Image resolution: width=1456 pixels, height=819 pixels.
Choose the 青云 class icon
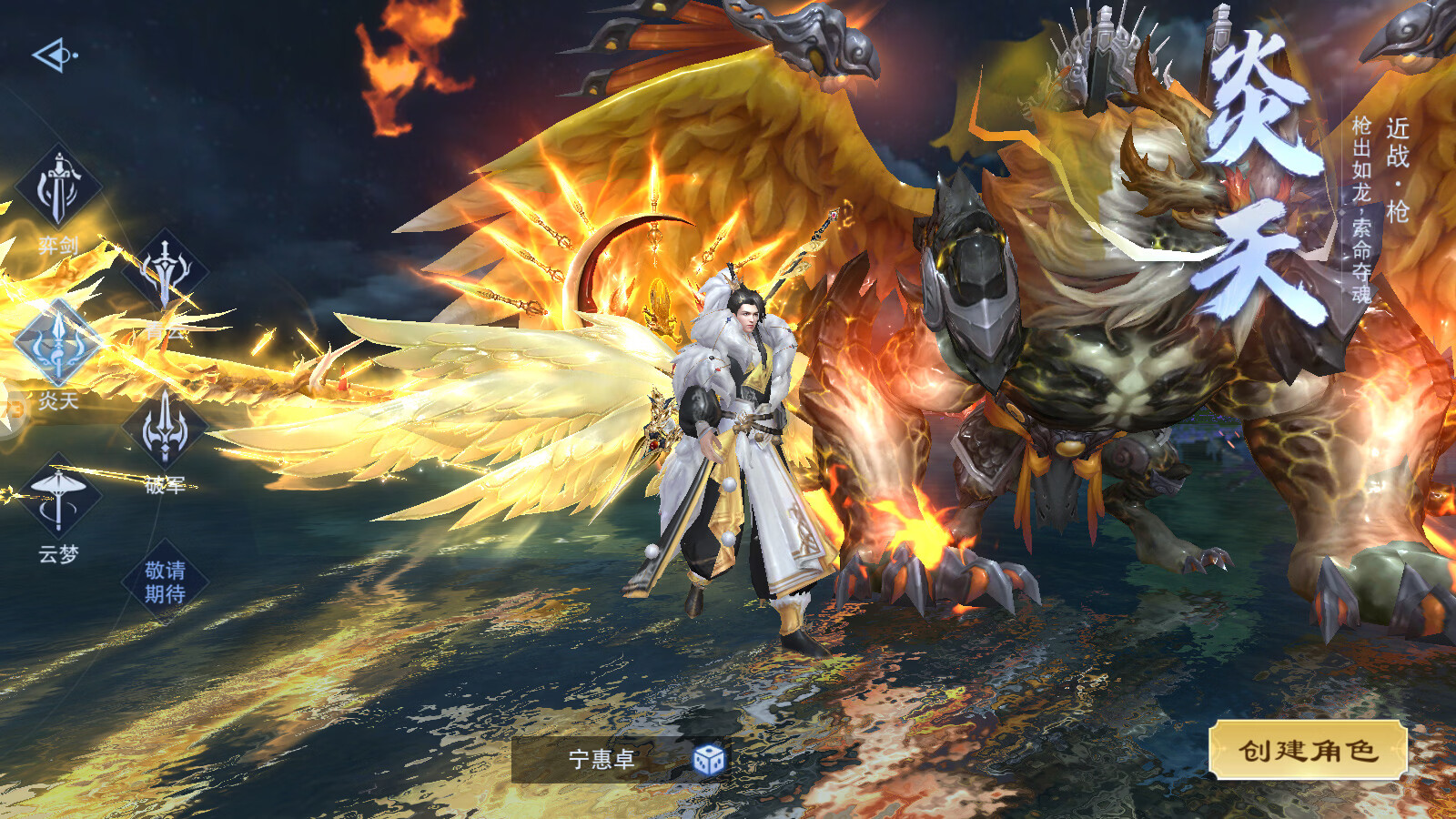(x=165, y=271)
